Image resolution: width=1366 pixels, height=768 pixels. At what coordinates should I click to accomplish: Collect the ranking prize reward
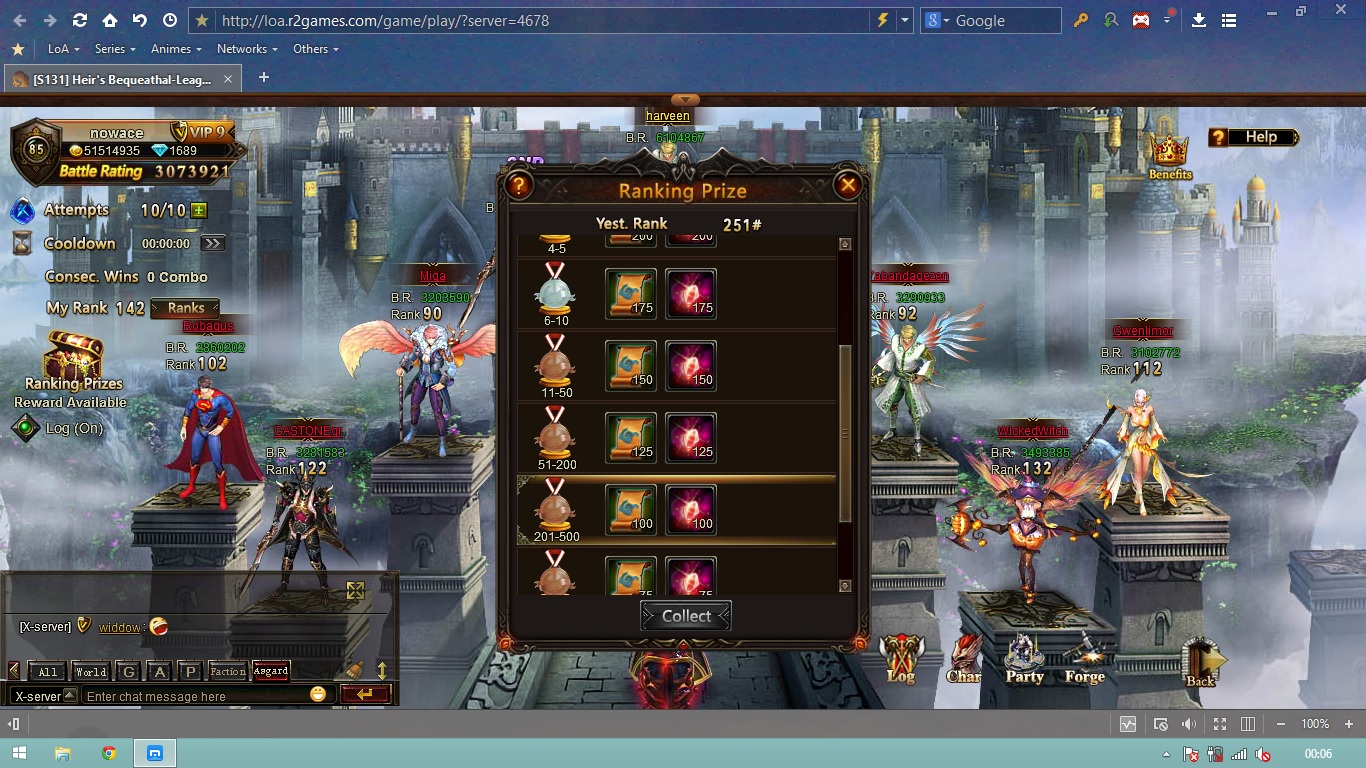coord(686,616)
